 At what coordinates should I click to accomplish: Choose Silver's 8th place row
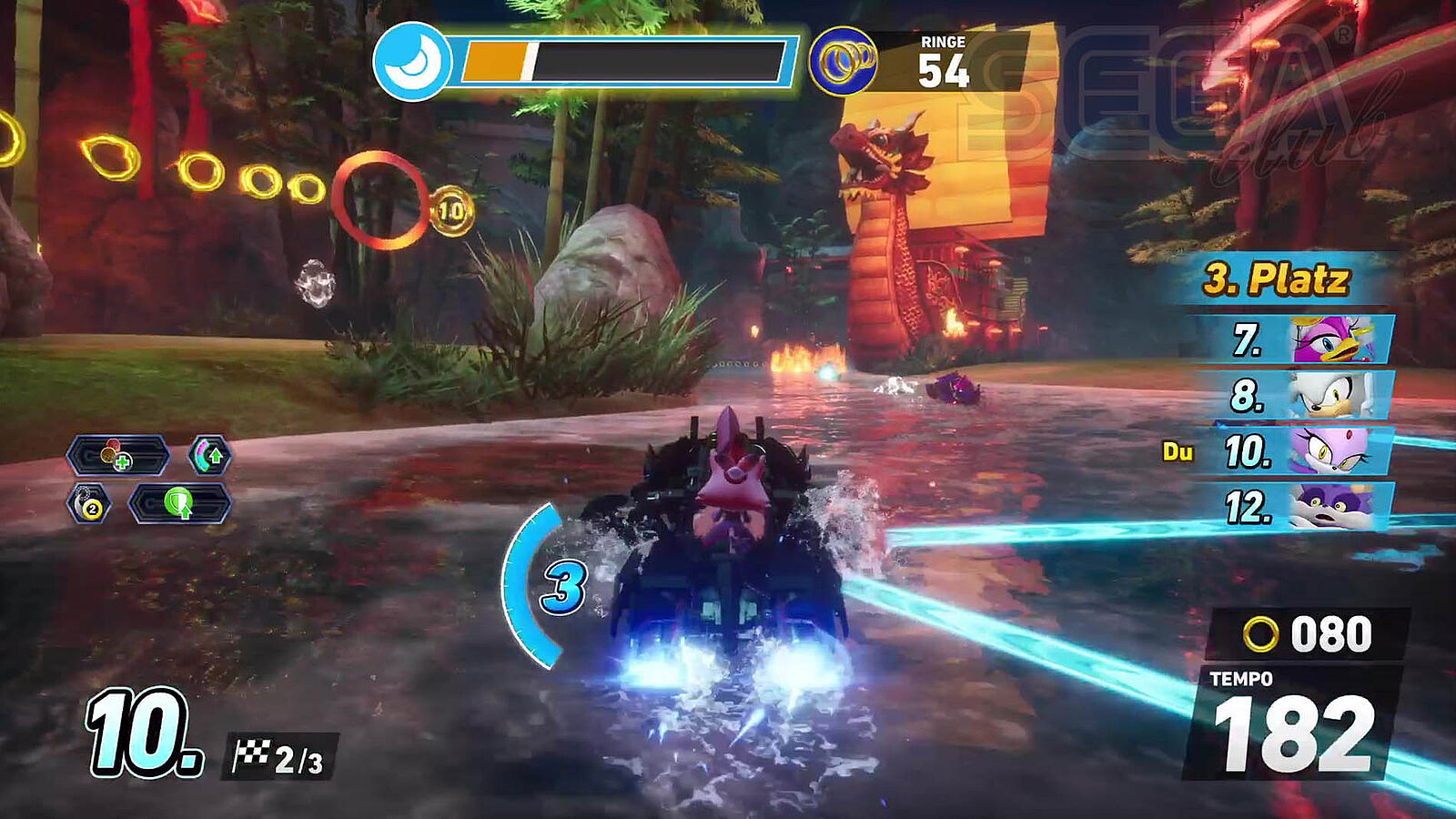click(x=1296, y=395)
